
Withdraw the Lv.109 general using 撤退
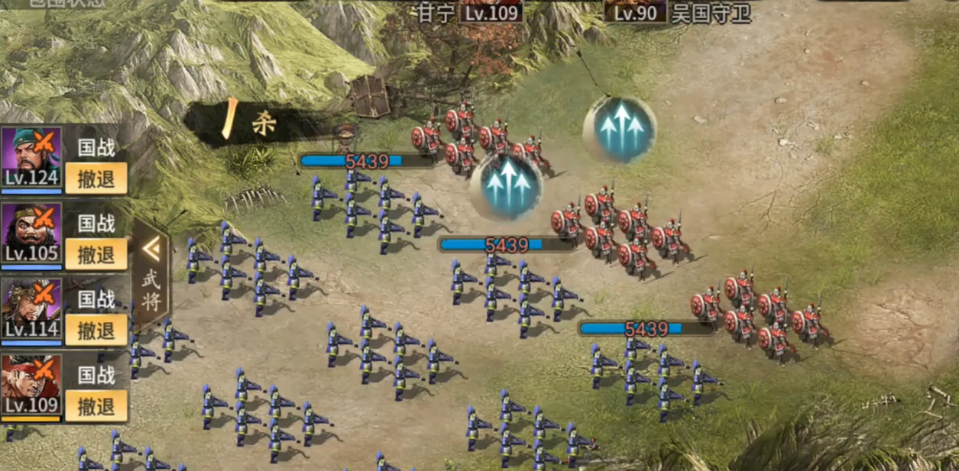pos(96,406)
